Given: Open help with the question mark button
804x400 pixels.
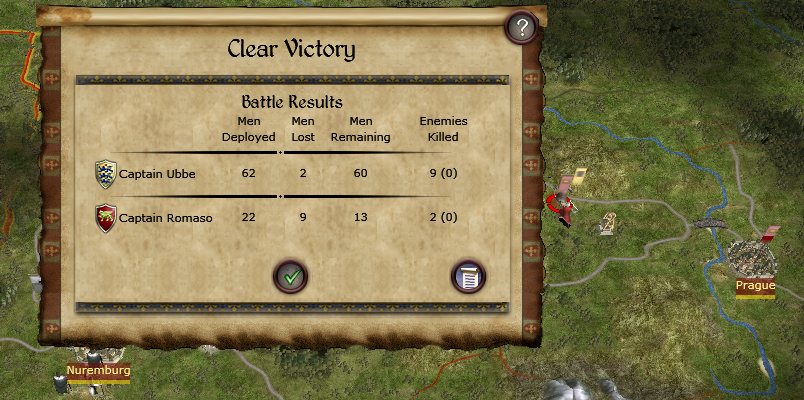Looking at the screenshot, I should pos(521,28).
